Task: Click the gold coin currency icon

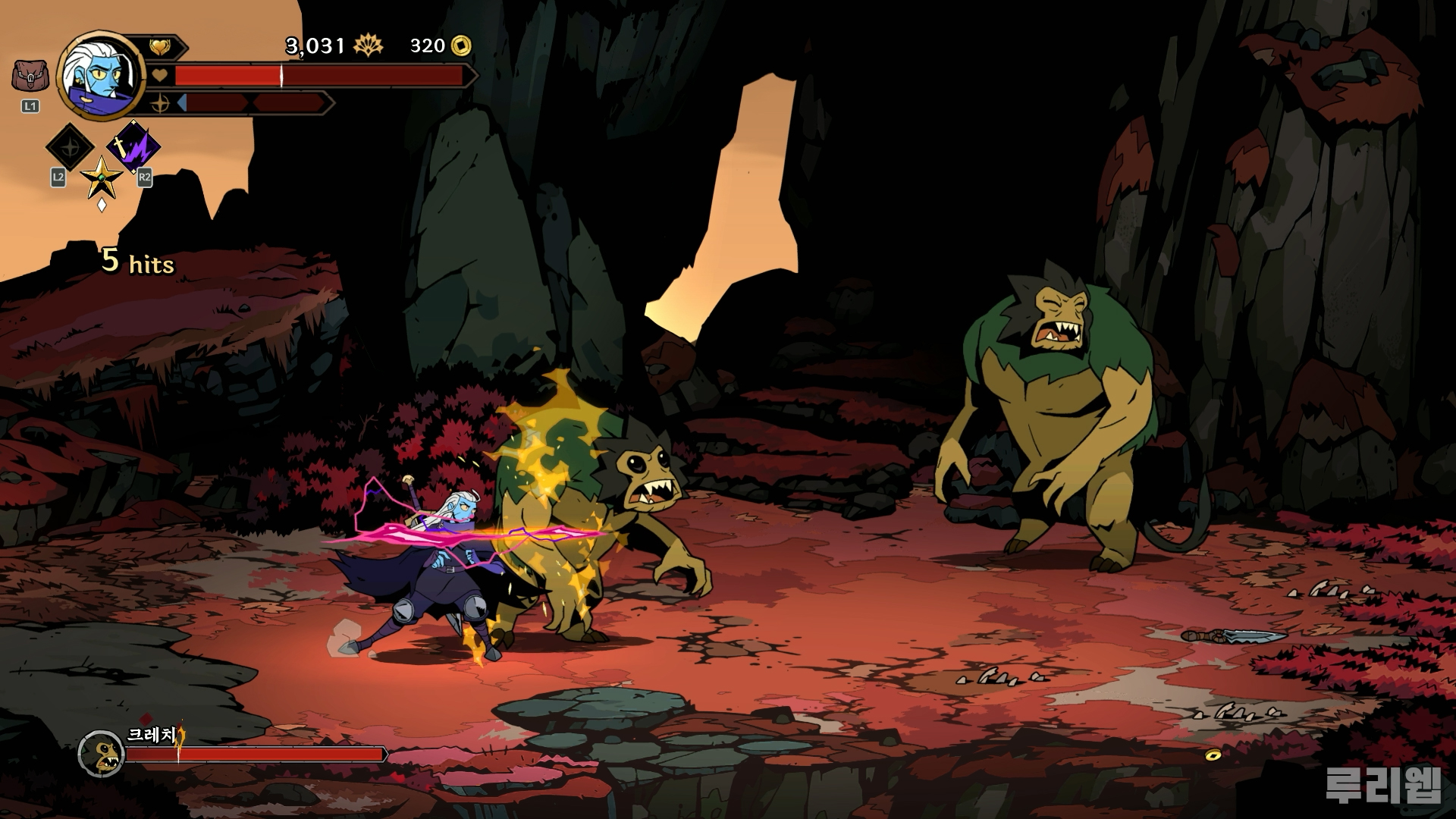Action: 460,46
